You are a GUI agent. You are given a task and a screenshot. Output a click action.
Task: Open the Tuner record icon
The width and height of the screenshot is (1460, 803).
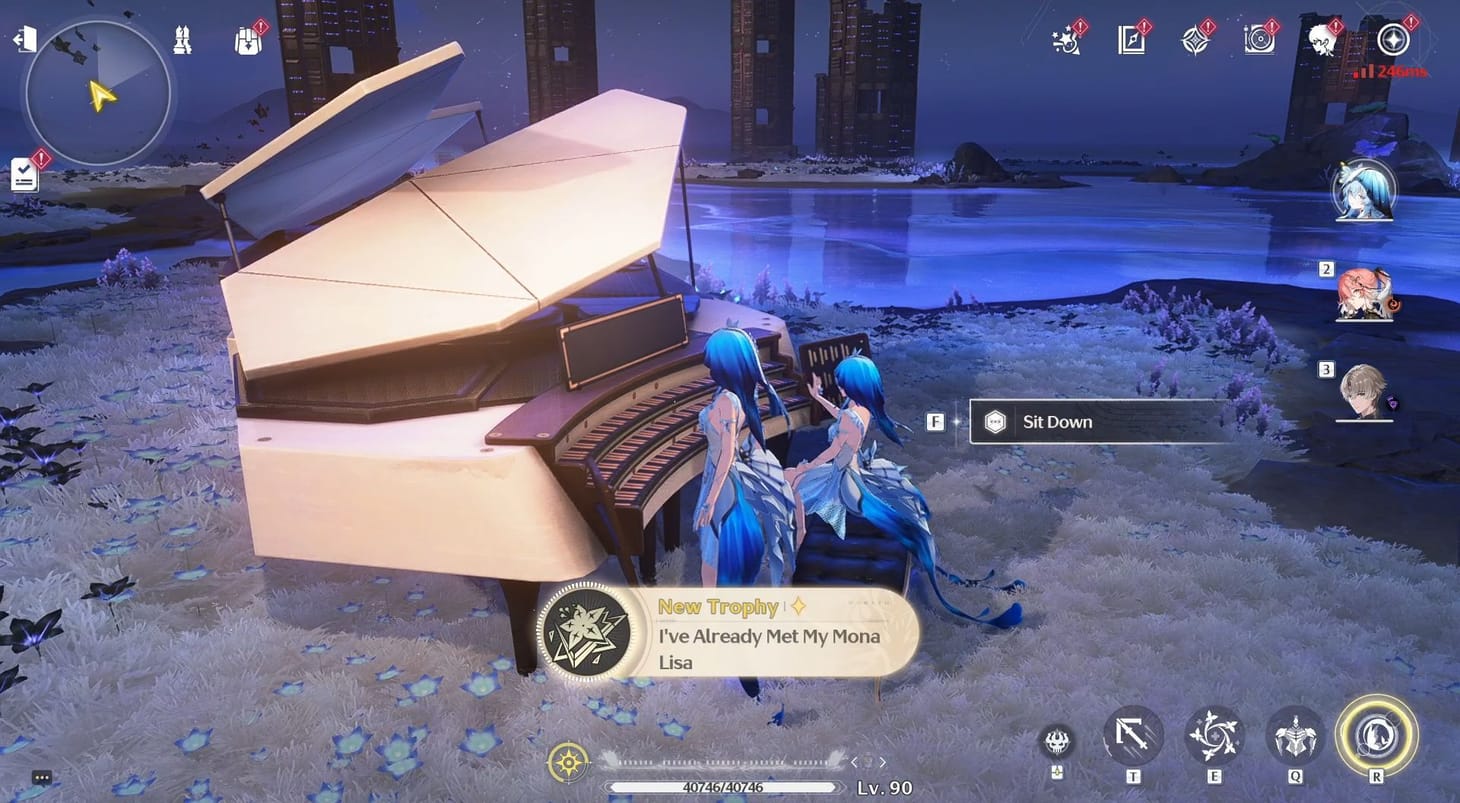coord(1259,40)
